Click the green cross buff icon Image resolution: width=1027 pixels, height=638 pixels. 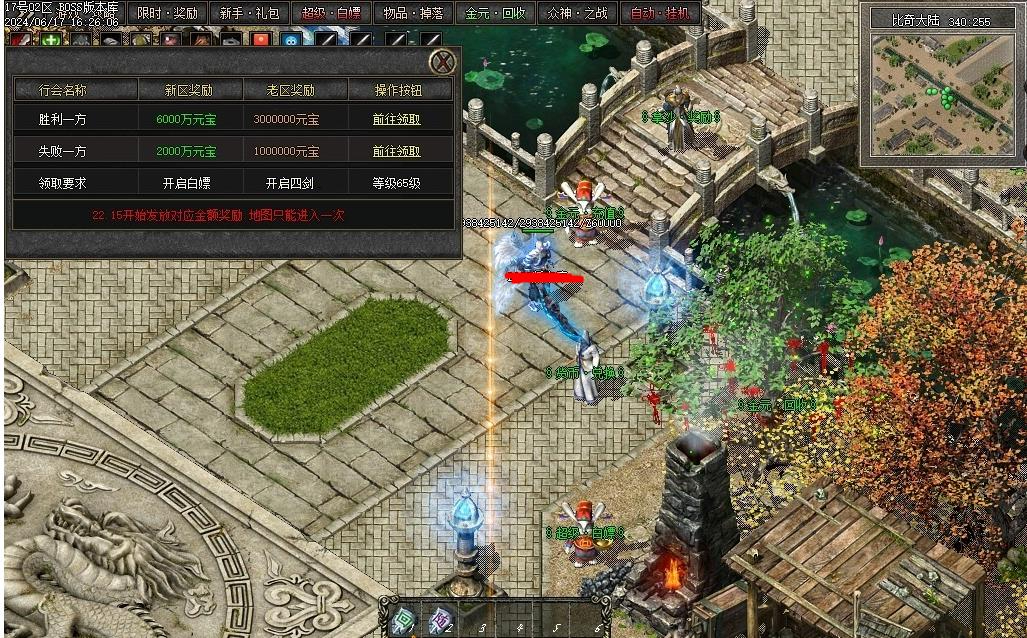50,40
